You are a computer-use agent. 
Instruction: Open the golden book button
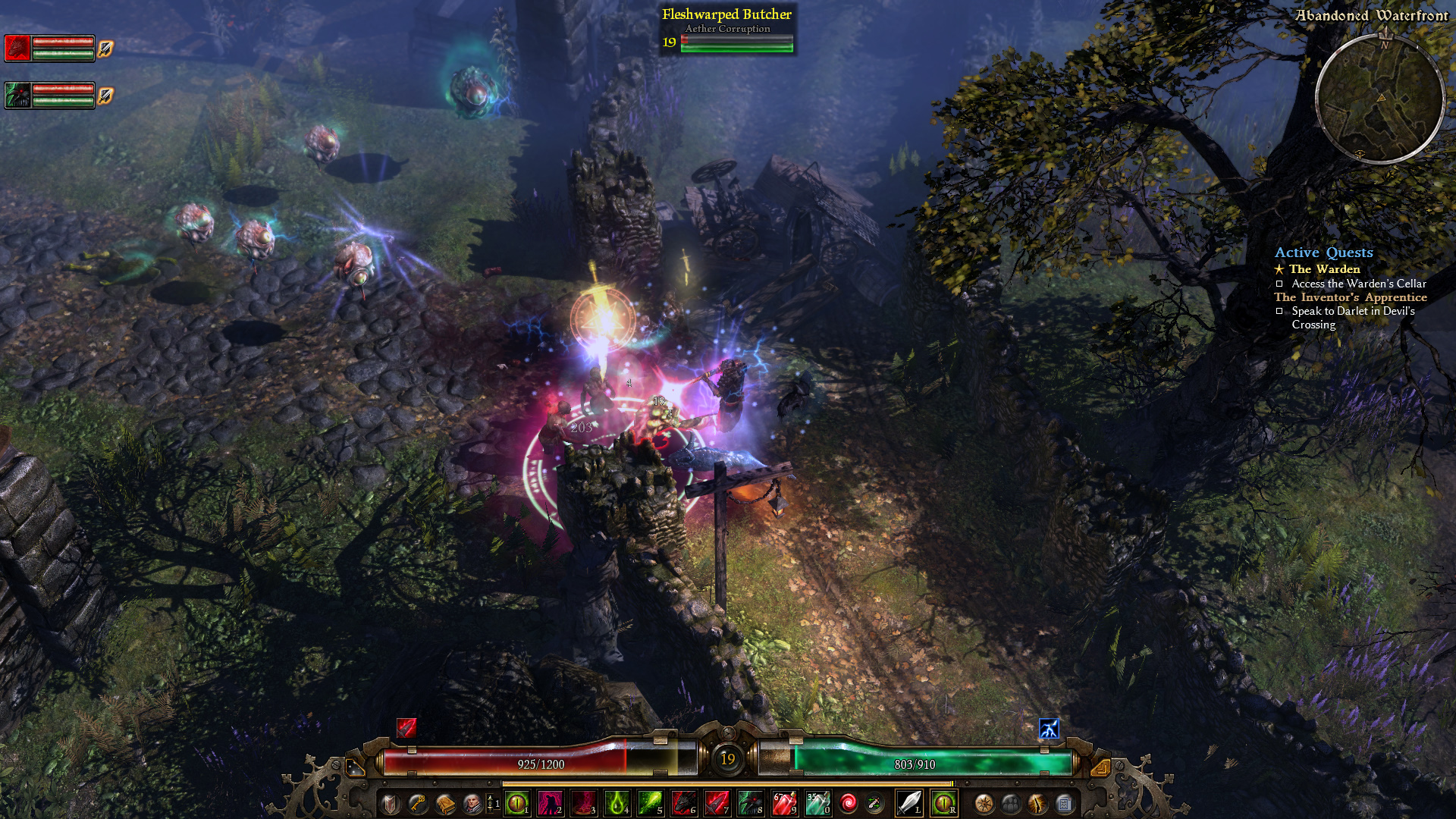[x=444, y=803]
